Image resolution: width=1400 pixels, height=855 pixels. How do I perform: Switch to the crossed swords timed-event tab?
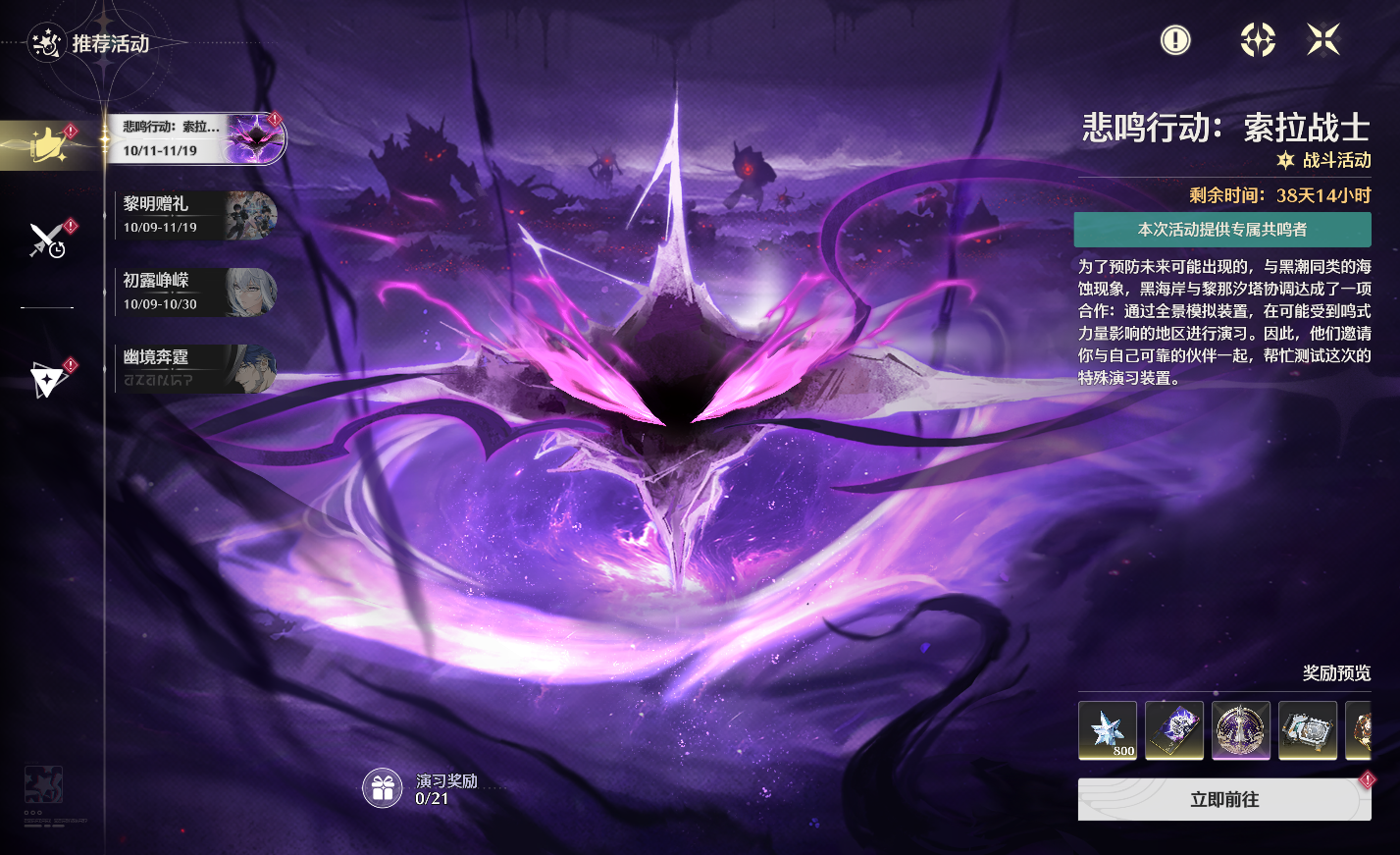[47, 240]
